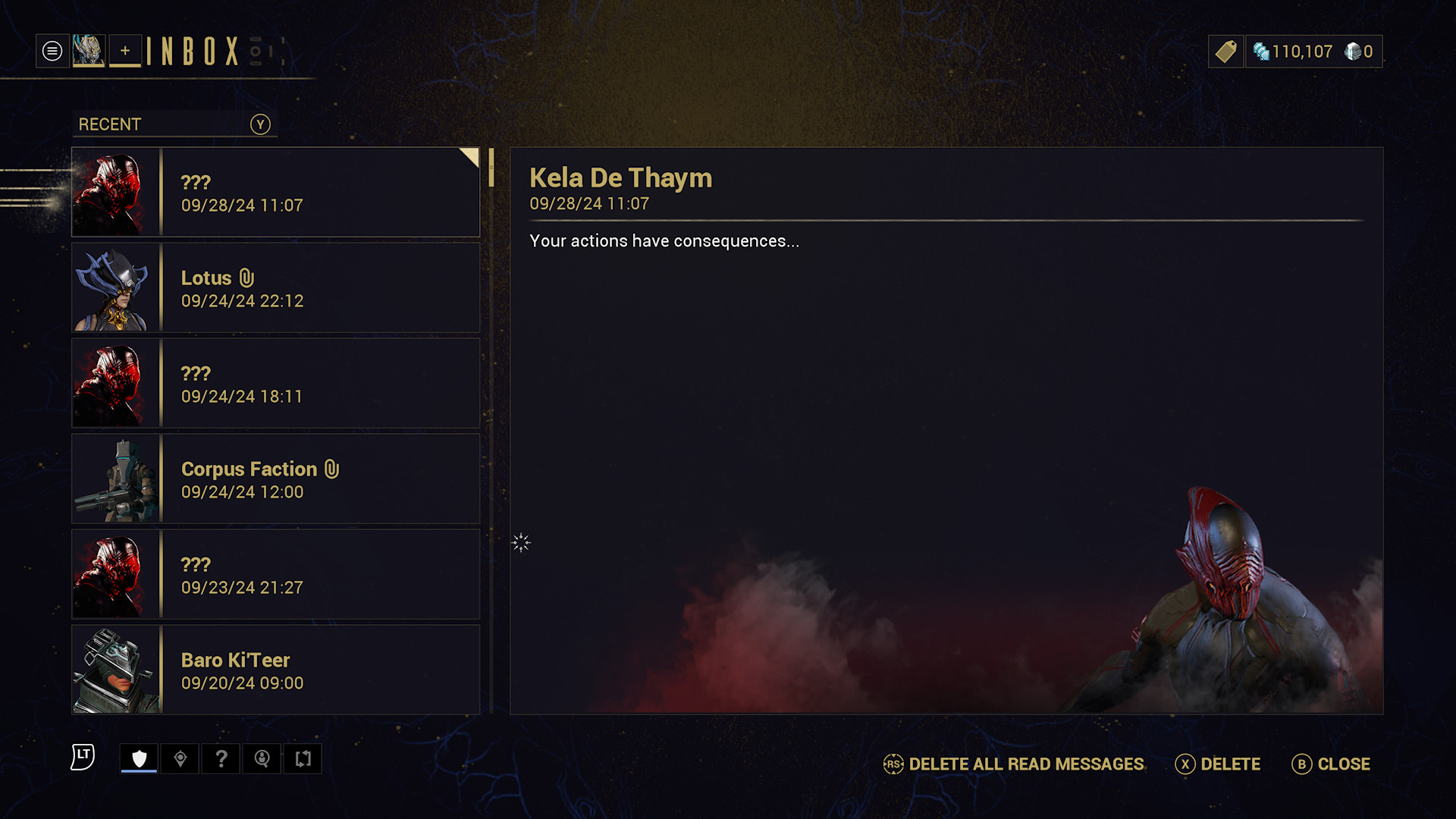Switch to the location pin filter tab

[180, 758]
